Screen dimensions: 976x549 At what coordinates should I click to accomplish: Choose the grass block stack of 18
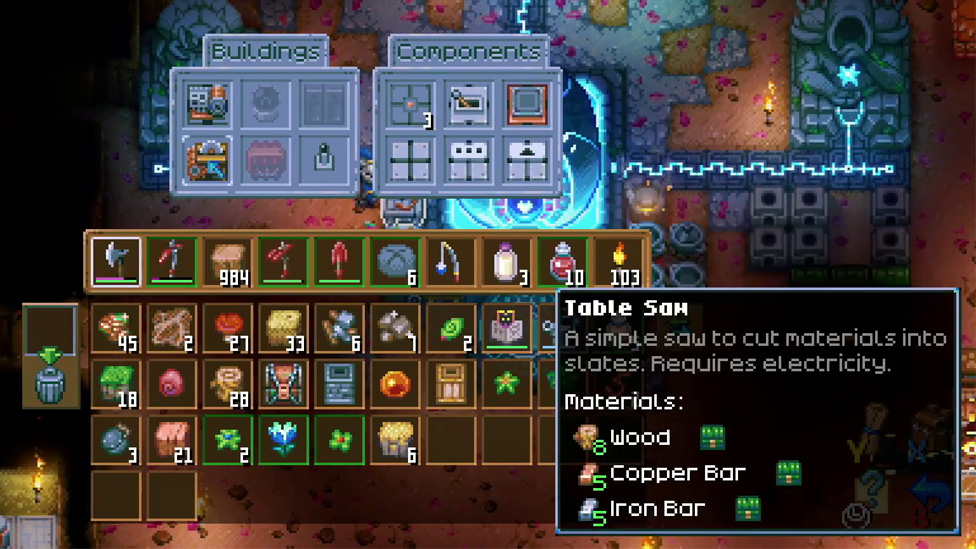click(x=116, y=384)
